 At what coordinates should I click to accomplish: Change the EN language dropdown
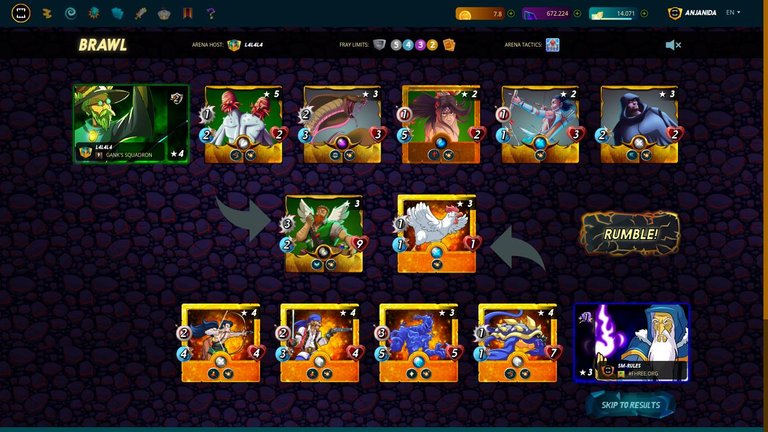[734, 13]
